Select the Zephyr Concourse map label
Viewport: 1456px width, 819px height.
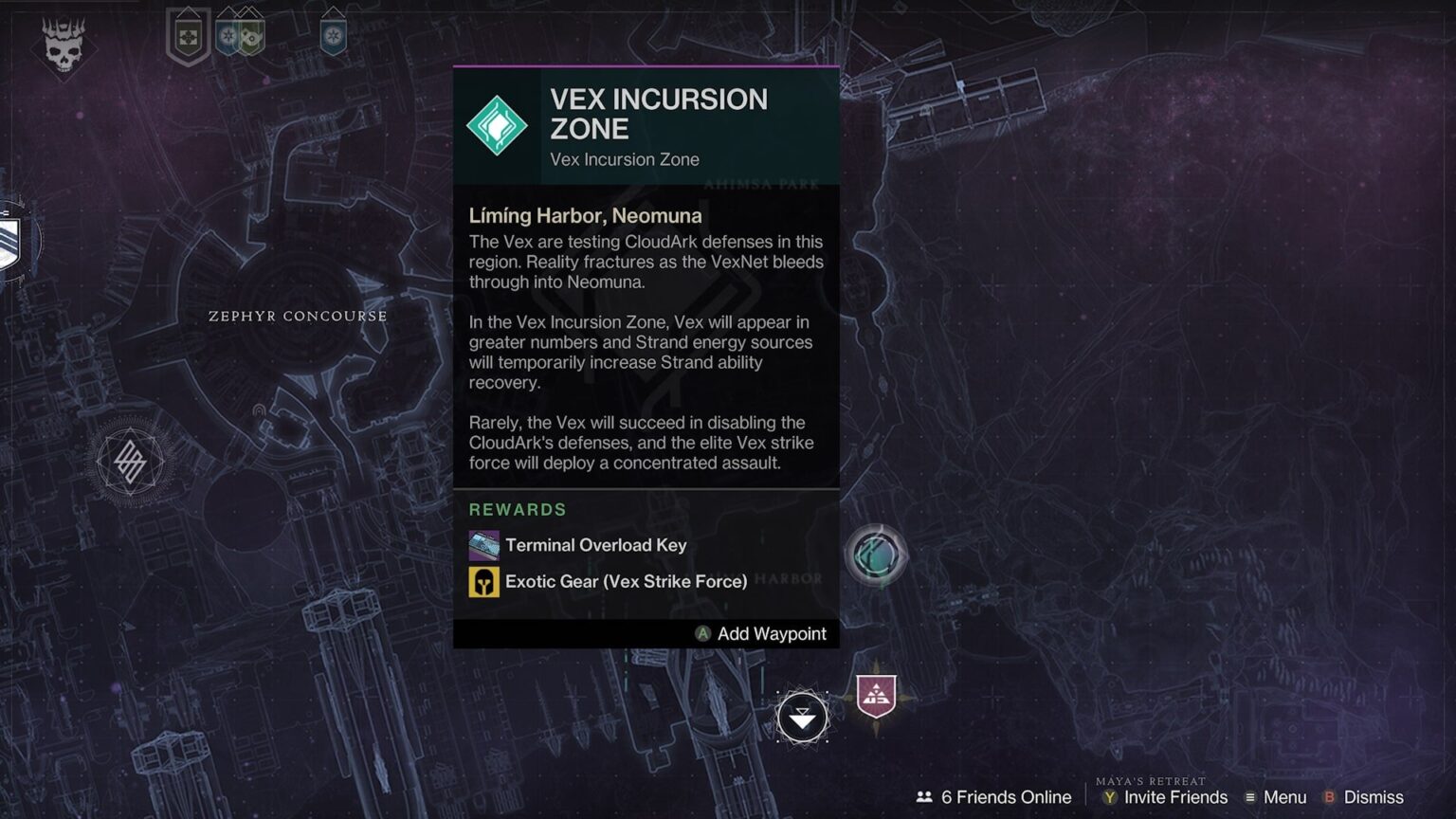pos(299,317)
